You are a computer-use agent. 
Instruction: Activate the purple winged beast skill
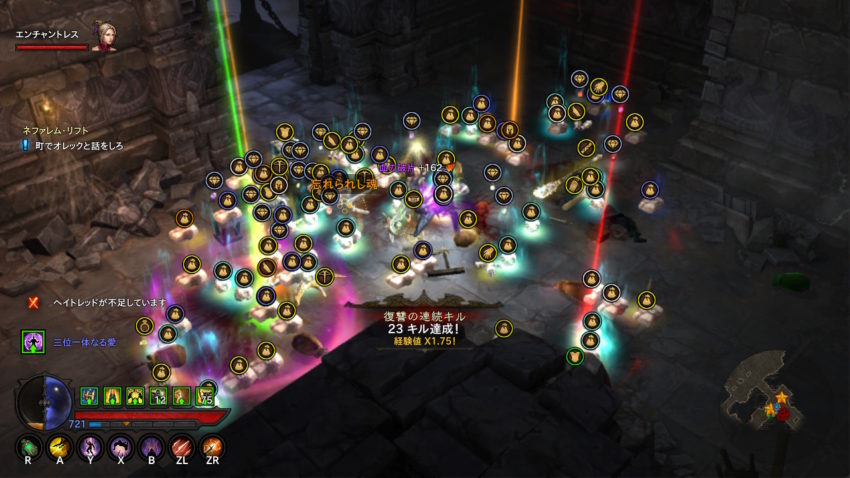point(121,446)
